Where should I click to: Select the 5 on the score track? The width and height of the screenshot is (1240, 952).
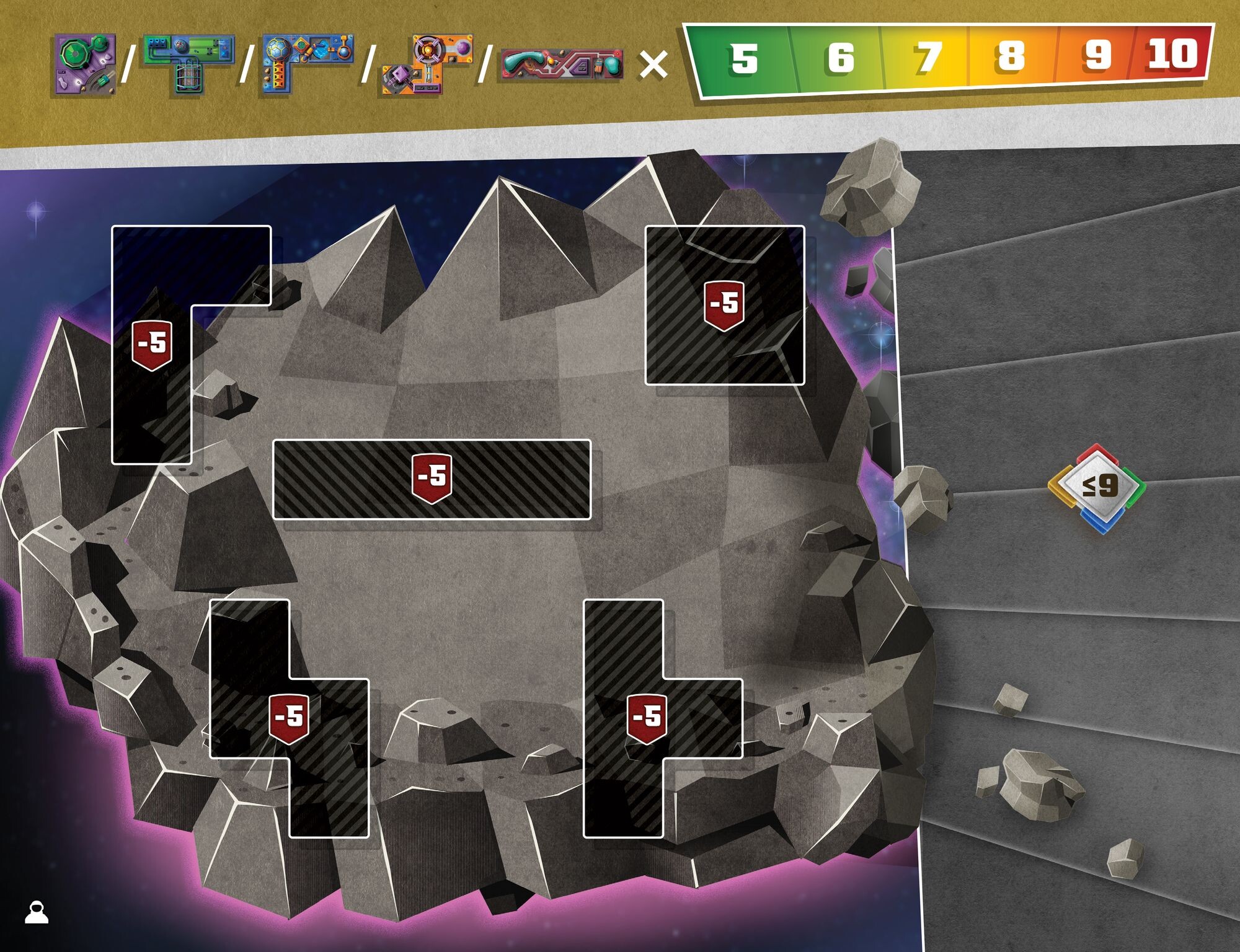click(743, 59)
